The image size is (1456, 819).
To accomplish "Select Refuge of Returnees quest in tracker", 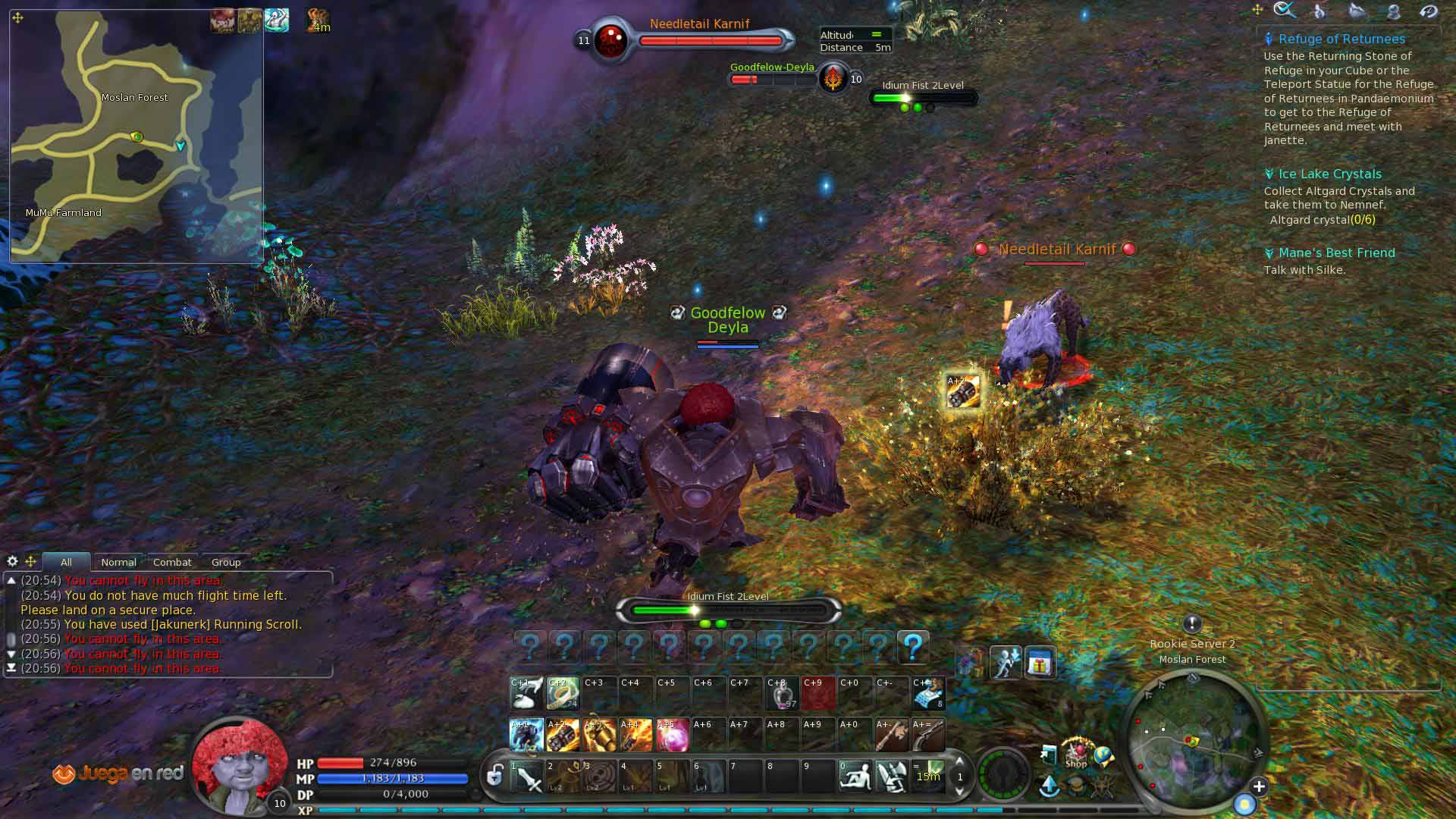I will coord(1341,39).
